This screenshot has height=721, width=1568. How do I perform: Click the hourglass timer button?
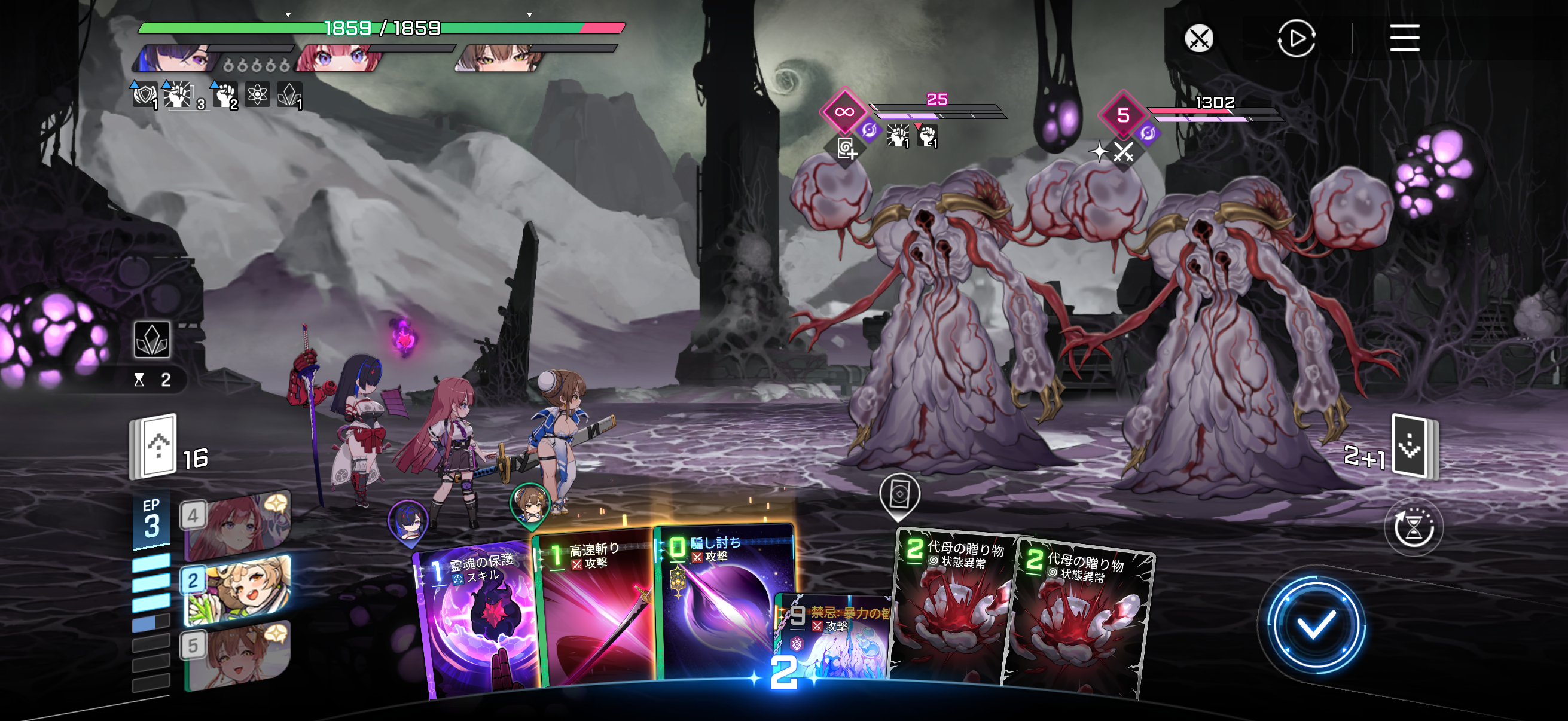click(1413, 527)
